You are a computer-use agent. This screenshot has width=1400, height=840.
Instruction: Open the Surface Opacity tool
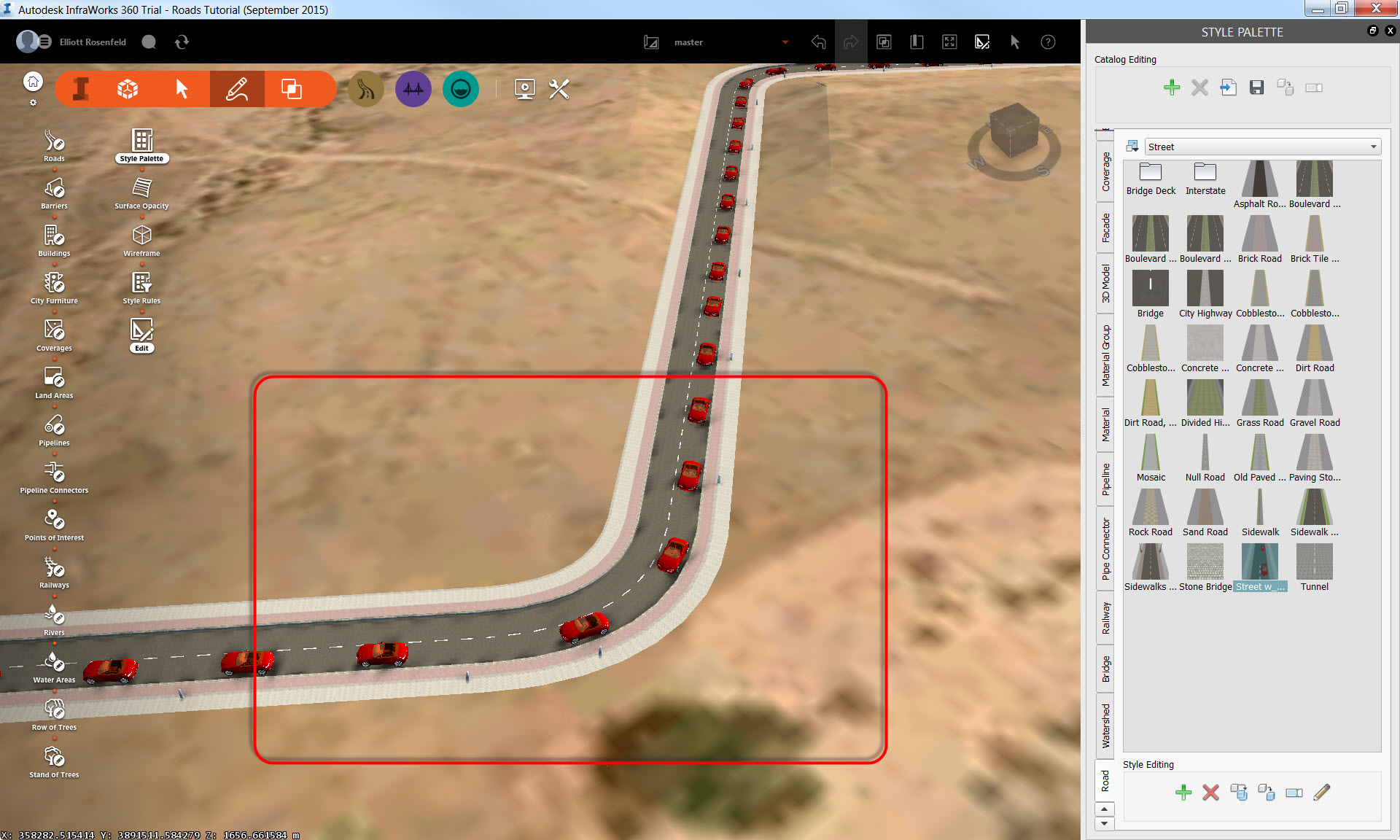[x=141, y=188]
